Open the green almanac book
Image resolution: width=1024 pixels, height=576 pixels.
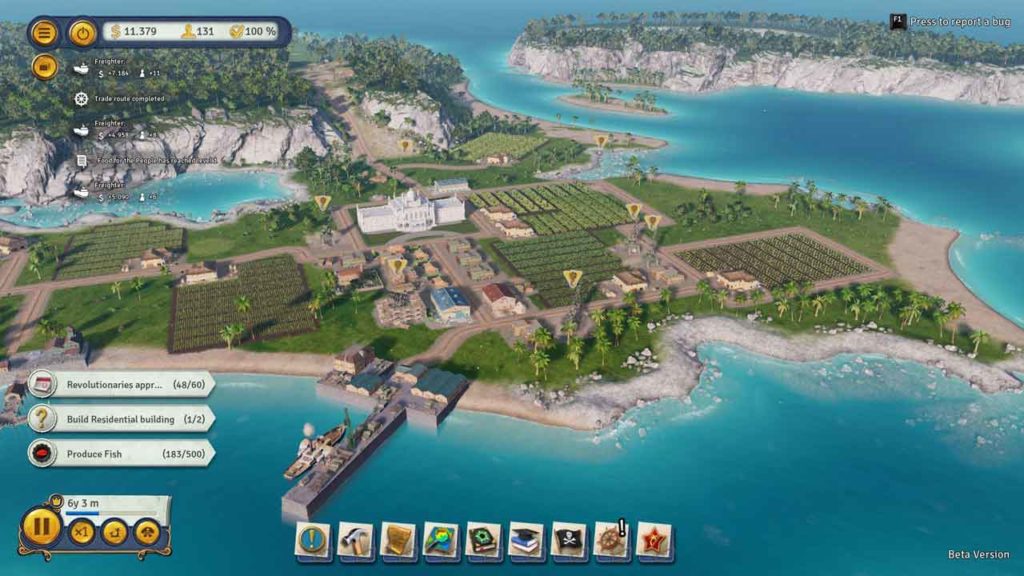[484, 540]
